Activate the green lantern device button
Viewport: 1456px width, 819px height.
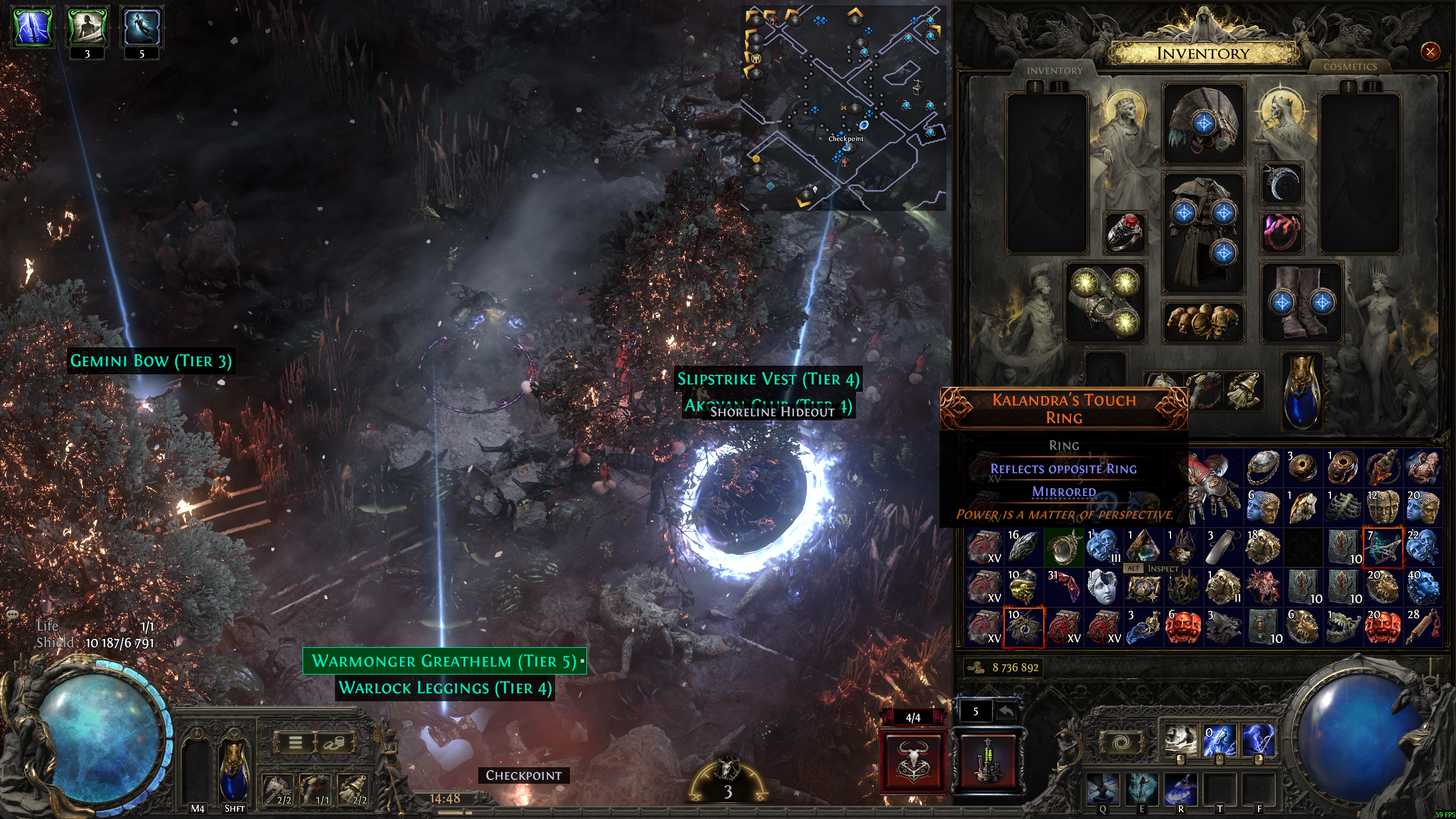point(987,762)
